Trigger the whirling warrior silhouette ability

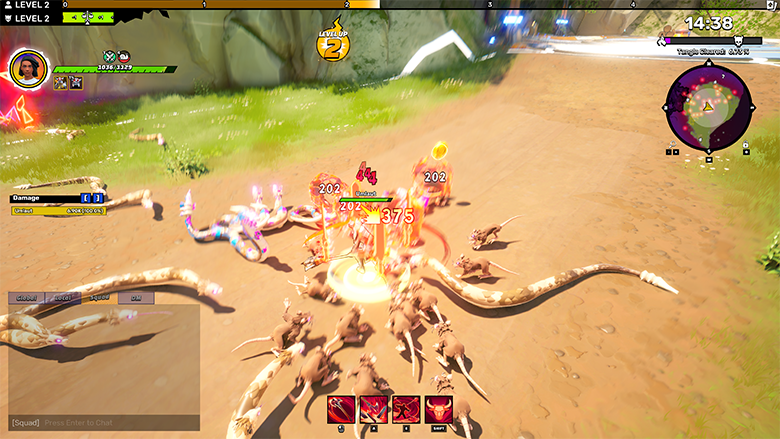(406, 409)
